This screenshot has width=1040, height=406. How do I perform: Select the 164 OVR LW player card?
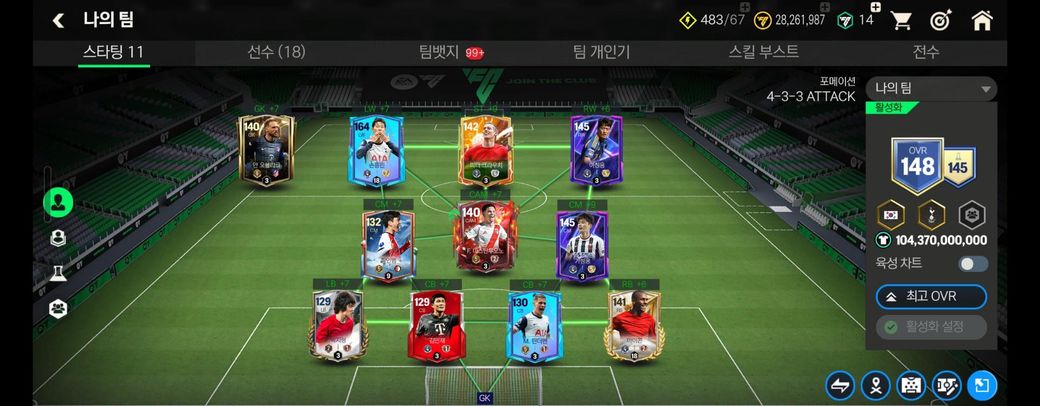pyautogui.click(x=375, y=150)
